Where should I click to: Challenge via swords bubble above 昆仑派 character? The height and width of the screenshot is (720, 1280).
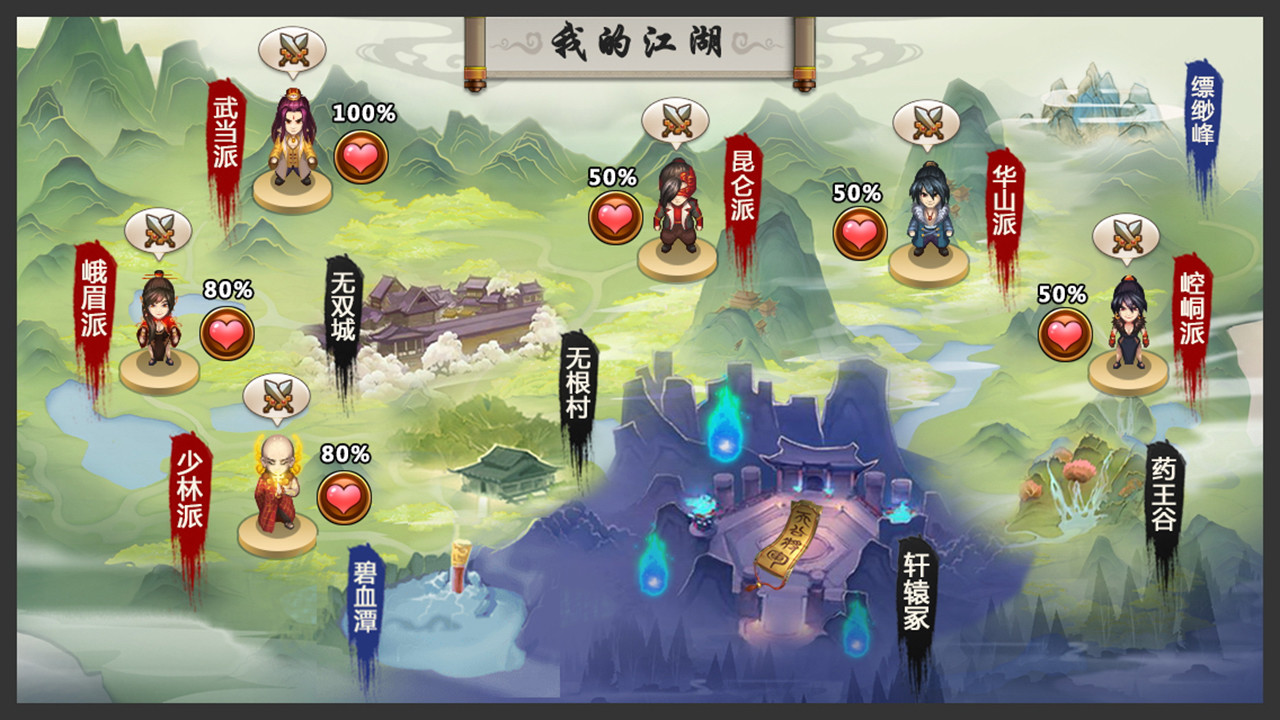pos(675,120)
